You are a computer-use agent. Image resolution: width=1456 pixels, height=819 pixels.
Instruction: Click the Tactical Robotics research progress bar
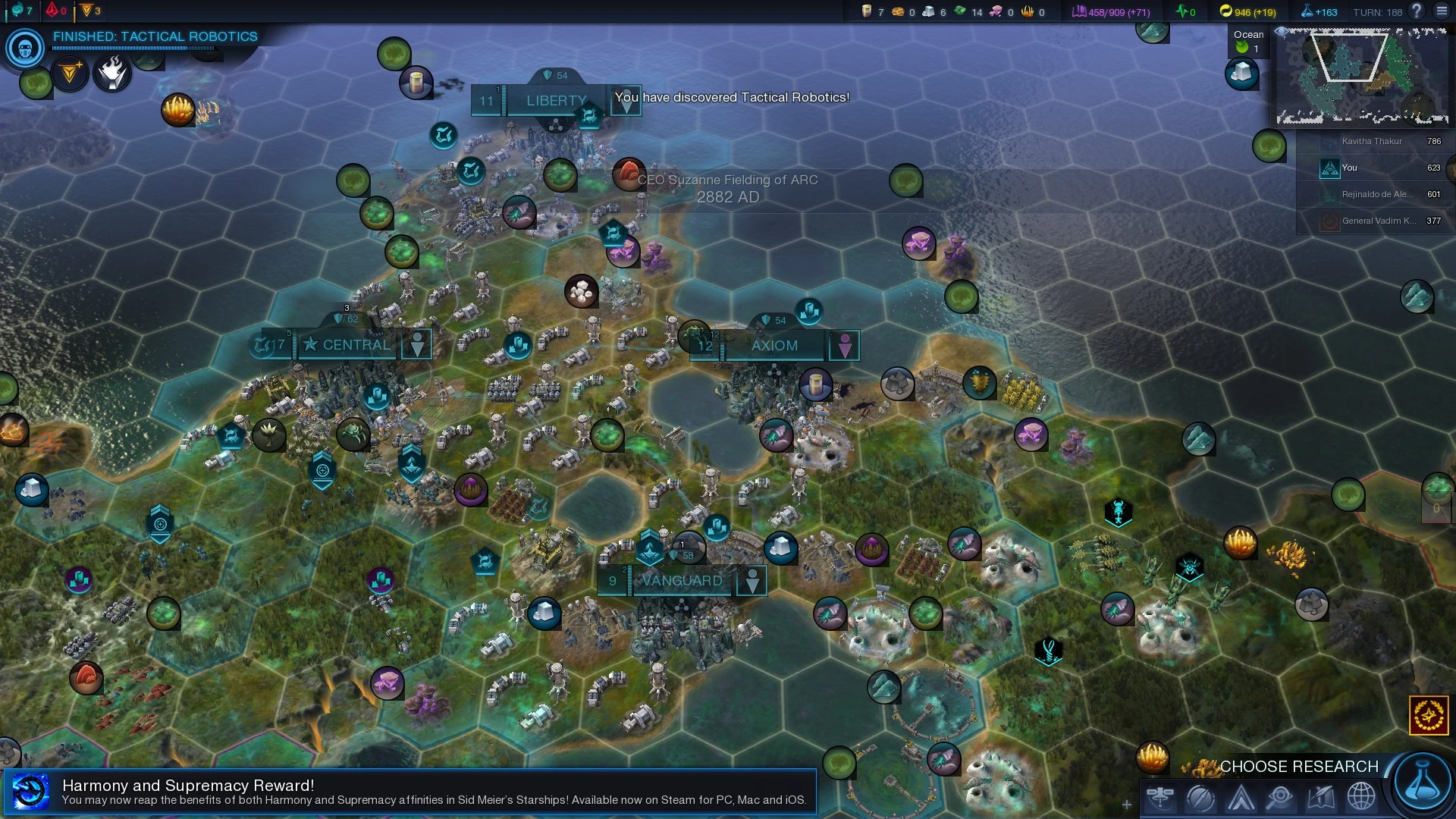coord(133,47)
